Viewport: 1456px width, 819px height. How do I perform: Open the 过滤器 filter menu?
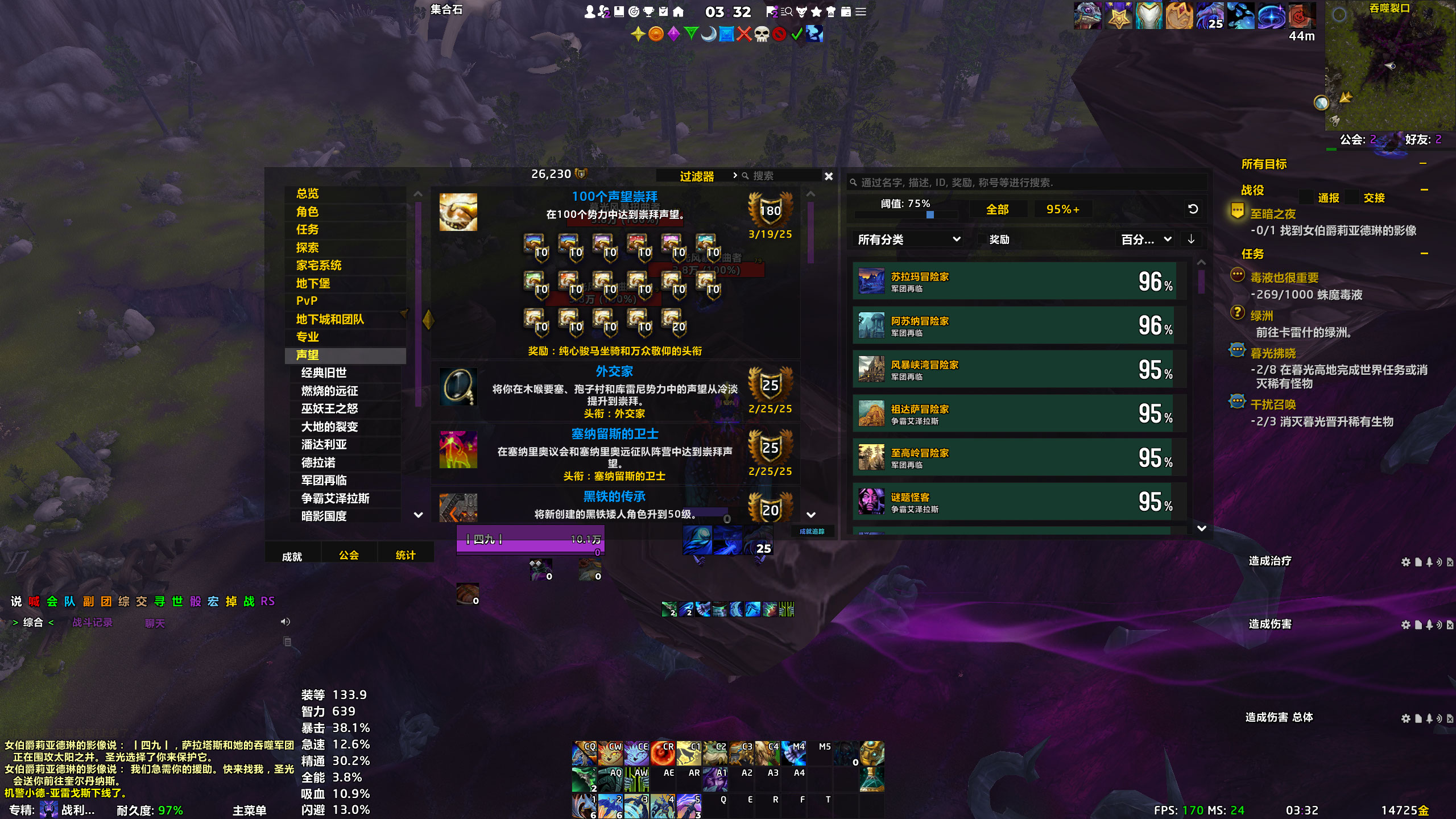pyautogui.click(x=697, y=176)
